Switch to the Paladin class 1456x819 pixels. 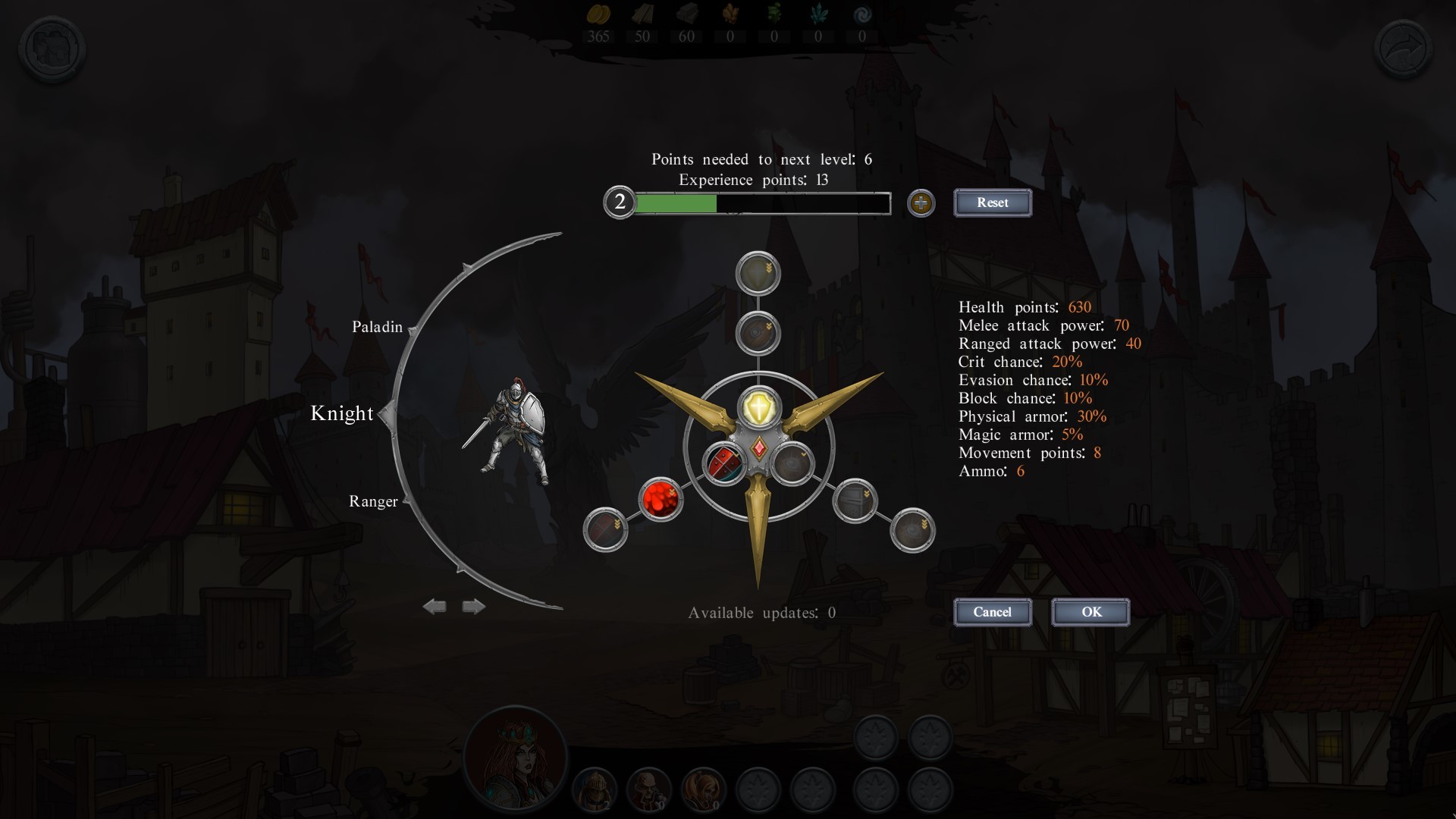[x=377, y=327]
